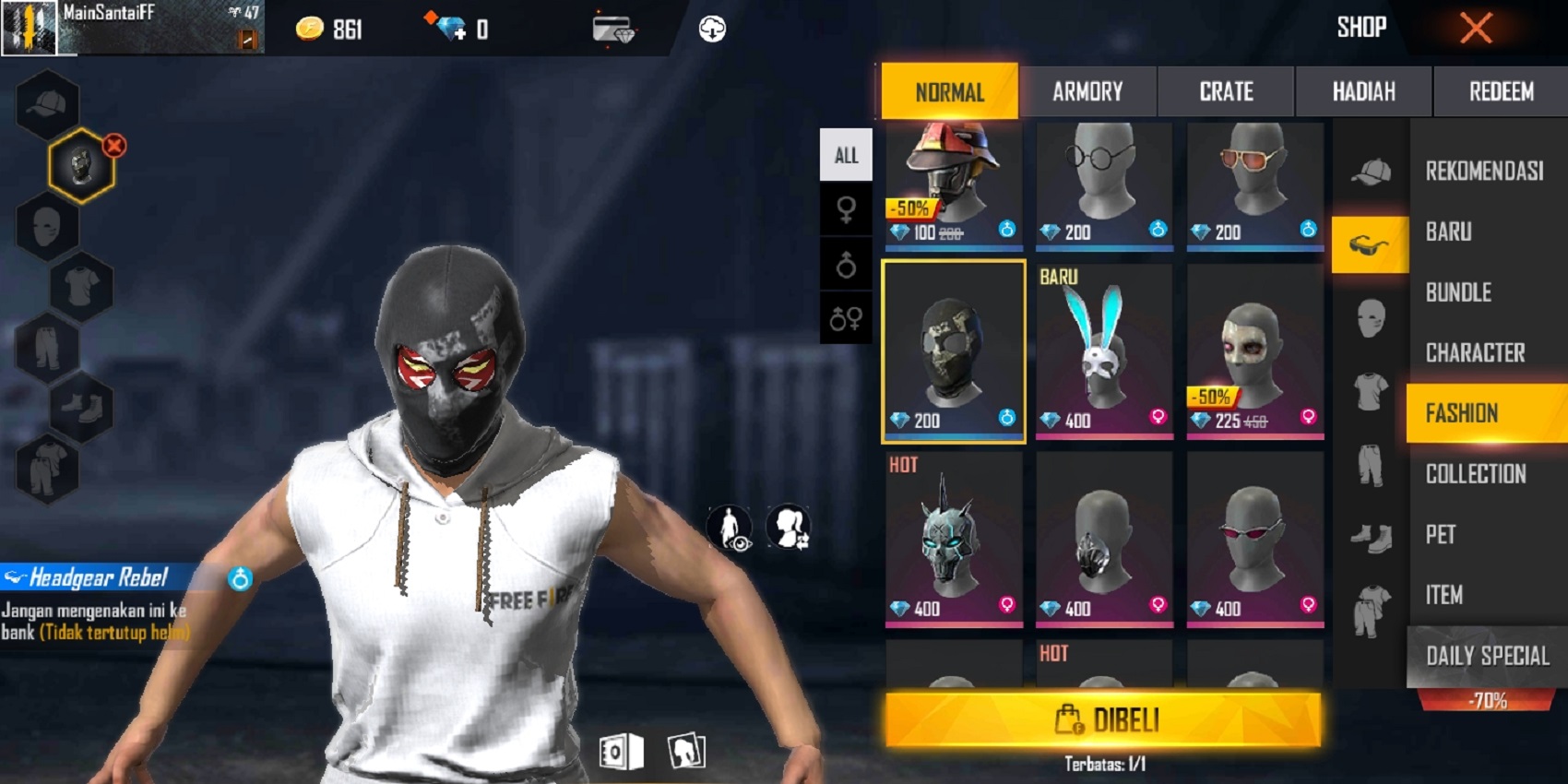Enable the ALL gender filter
Screen dimensions: 1568x784
846,153
